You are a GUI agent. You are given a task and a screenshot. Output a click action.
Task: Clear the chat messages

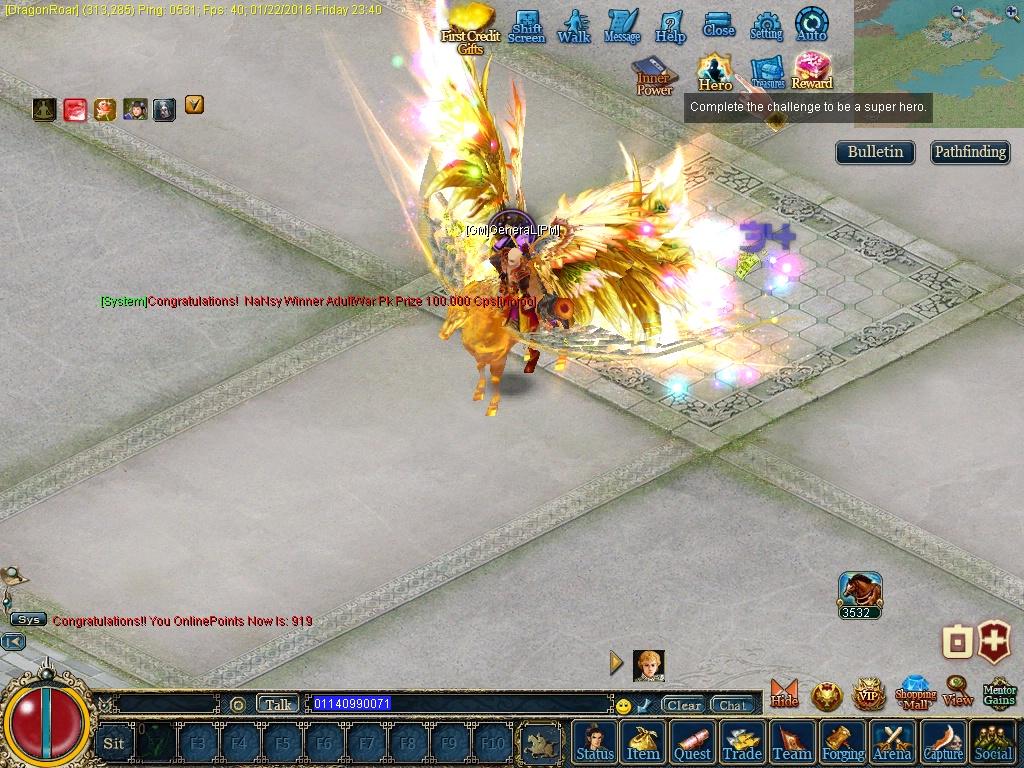click(684, 705)
